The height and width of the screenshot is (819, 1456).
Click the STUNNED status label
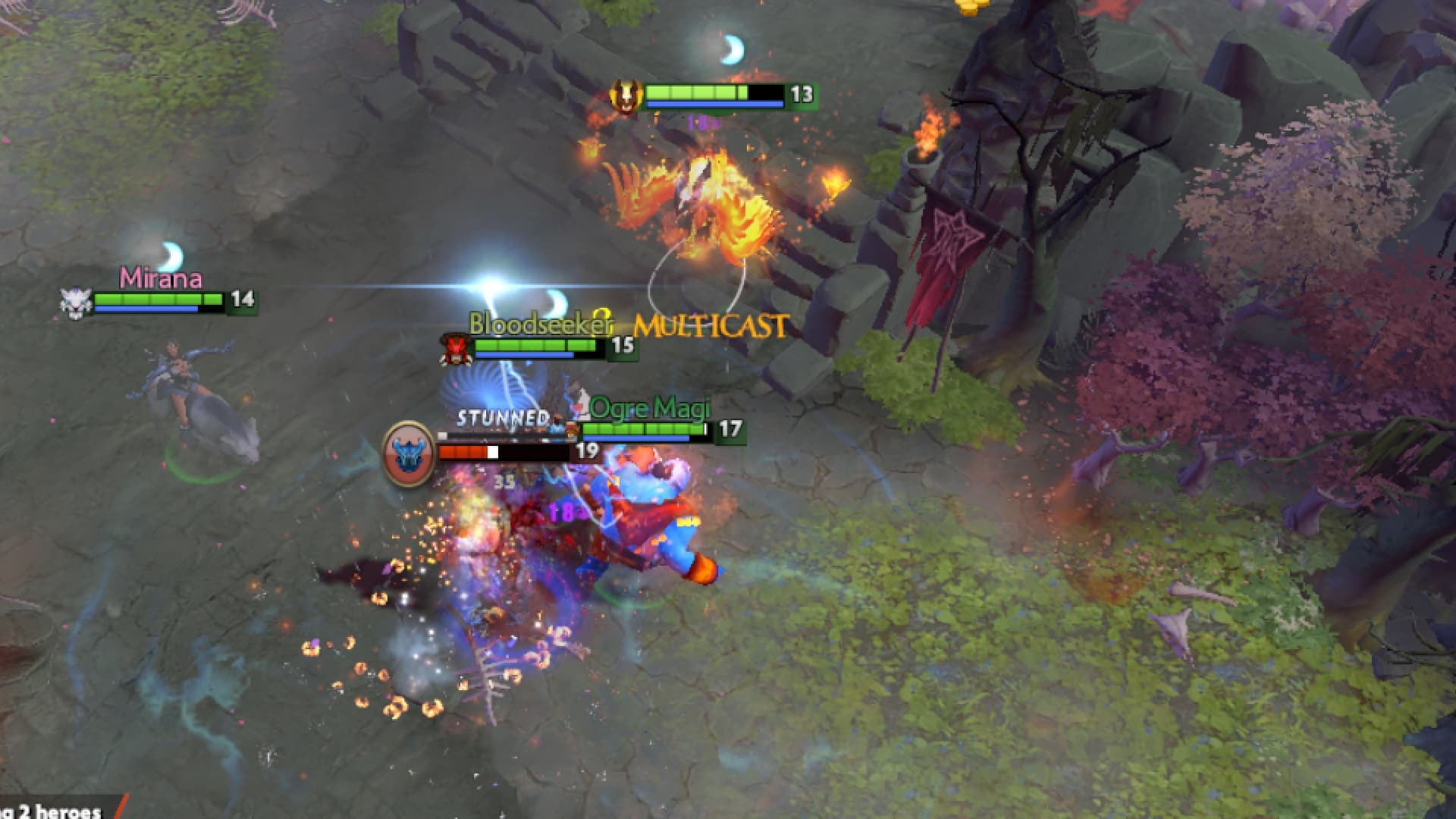(x=502, y=418)
